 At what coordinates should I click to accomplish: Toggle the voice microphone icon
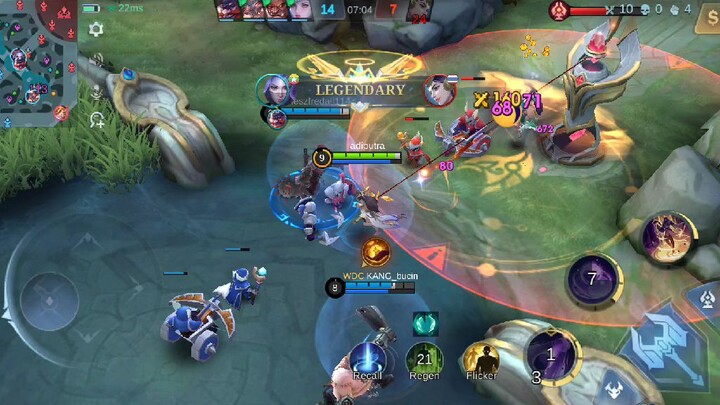97,92
